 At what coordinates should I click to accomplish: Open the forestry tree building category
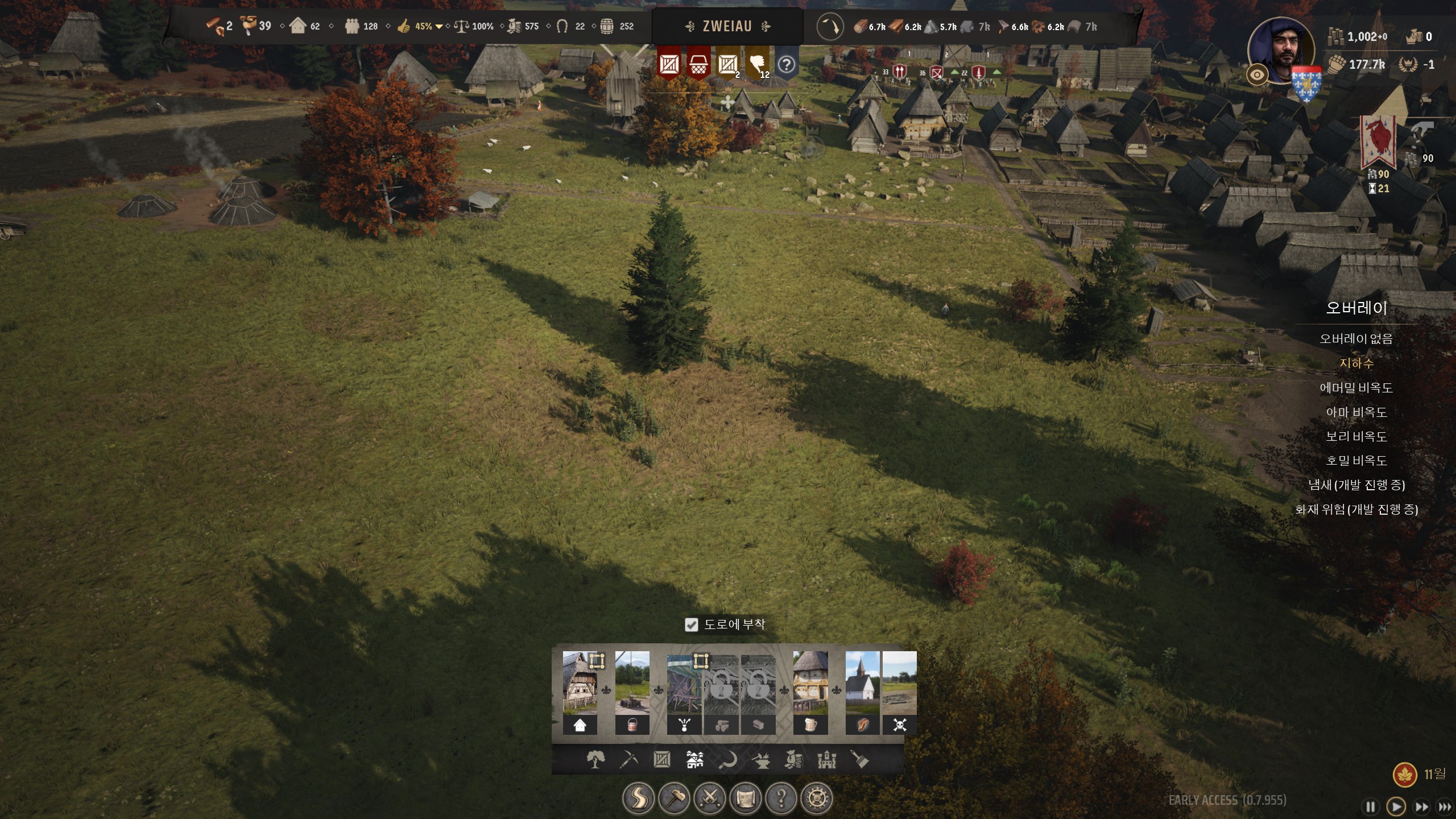tap(595, 759)
